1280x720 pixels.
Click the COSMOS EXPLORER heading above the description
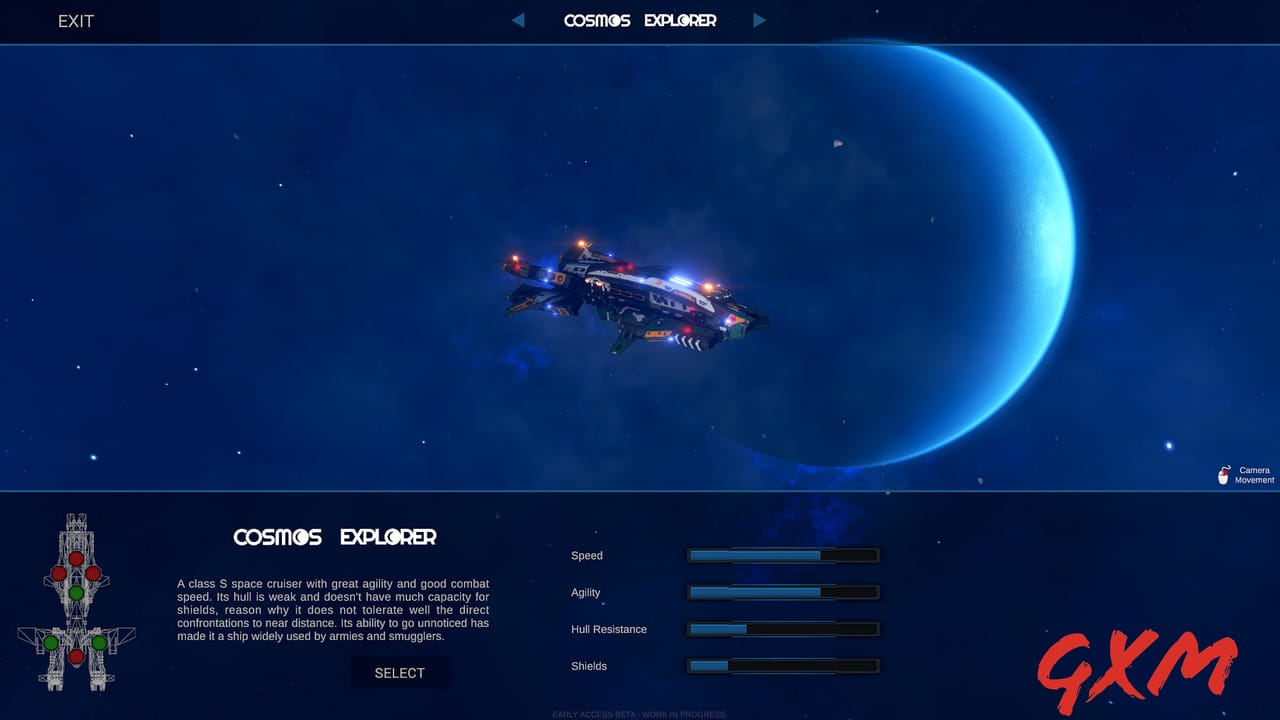click(334, 537)
